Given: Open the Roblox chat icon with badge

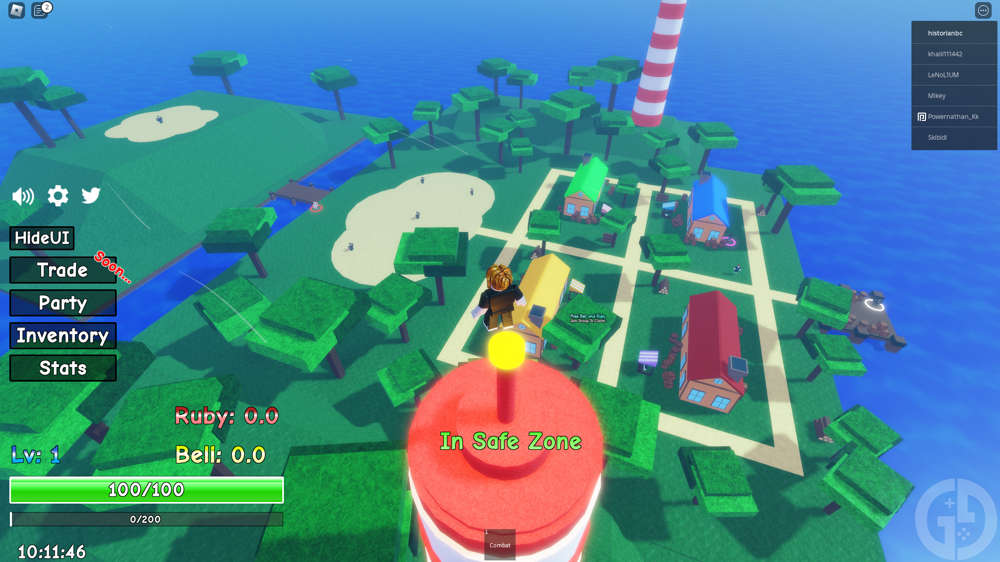Looking at the screenshot, I should (x=40, y=10).
